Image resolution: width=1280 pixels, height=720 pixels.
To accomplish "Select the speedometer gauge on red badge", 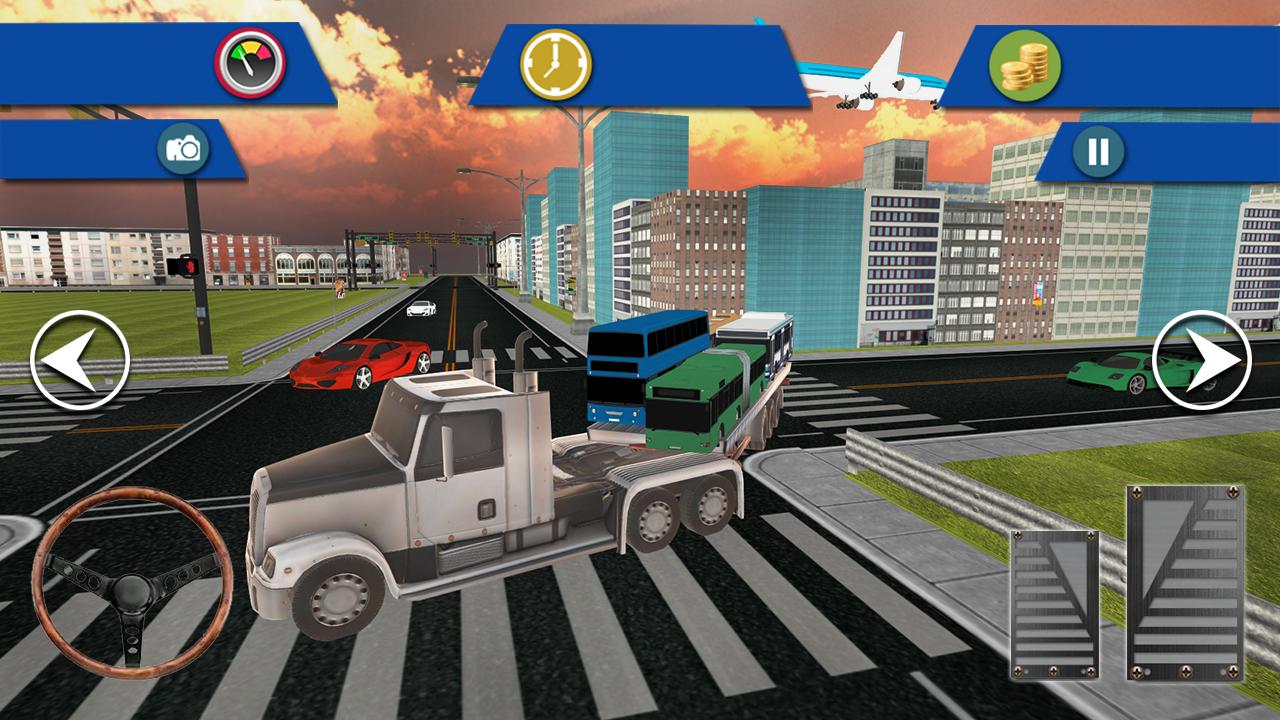I will tap(250, 62).
